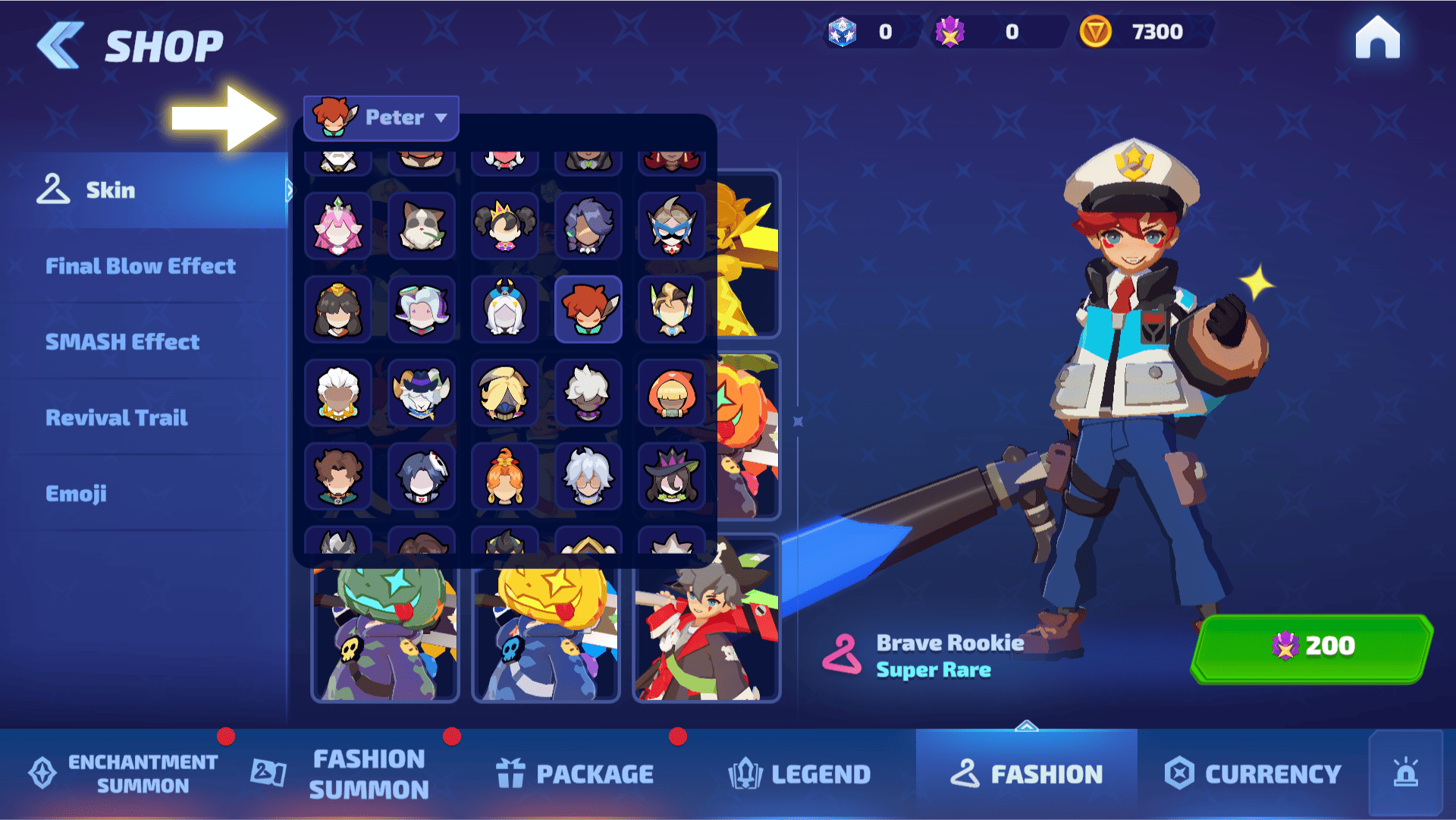Image resolution: width=1456 pixels, height=820 pixels.
Task: Select the Fashion shop tab
Action: pos(1027,774)
